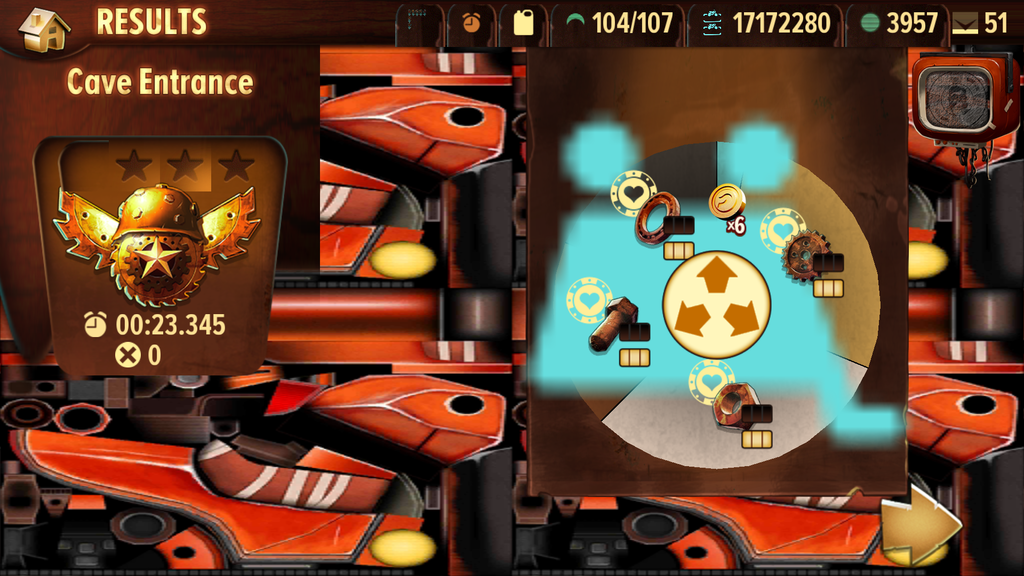Select the metal bolt wheel prize

(x=611, y=324)
